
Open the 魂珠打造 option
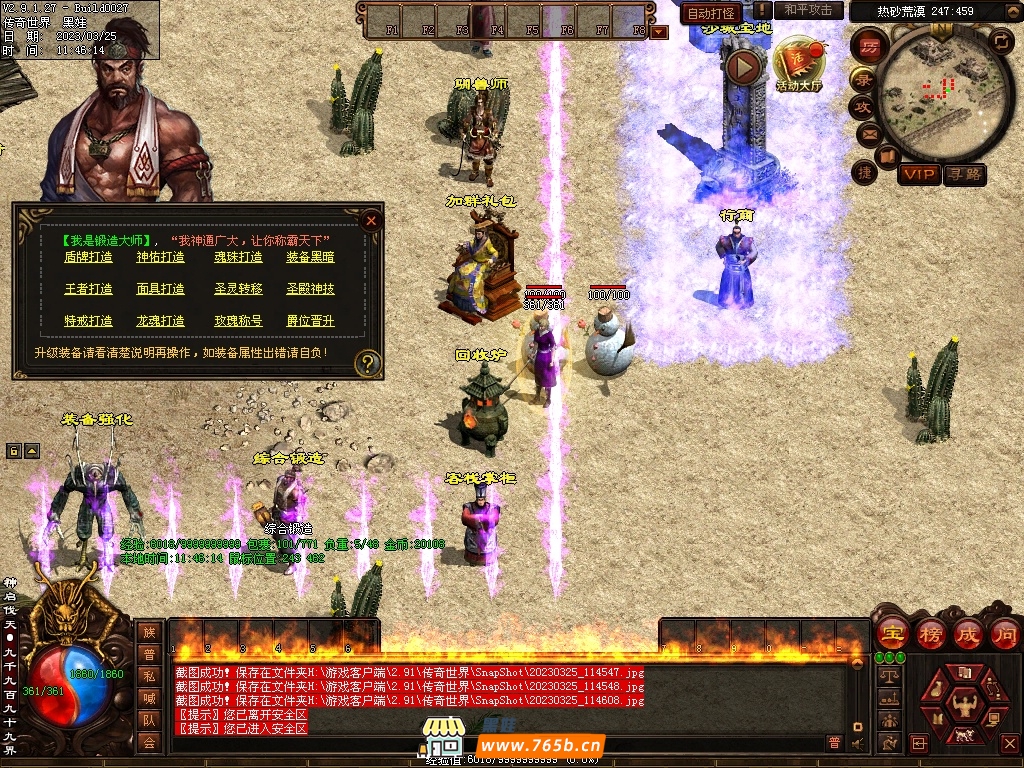point(238,257)
